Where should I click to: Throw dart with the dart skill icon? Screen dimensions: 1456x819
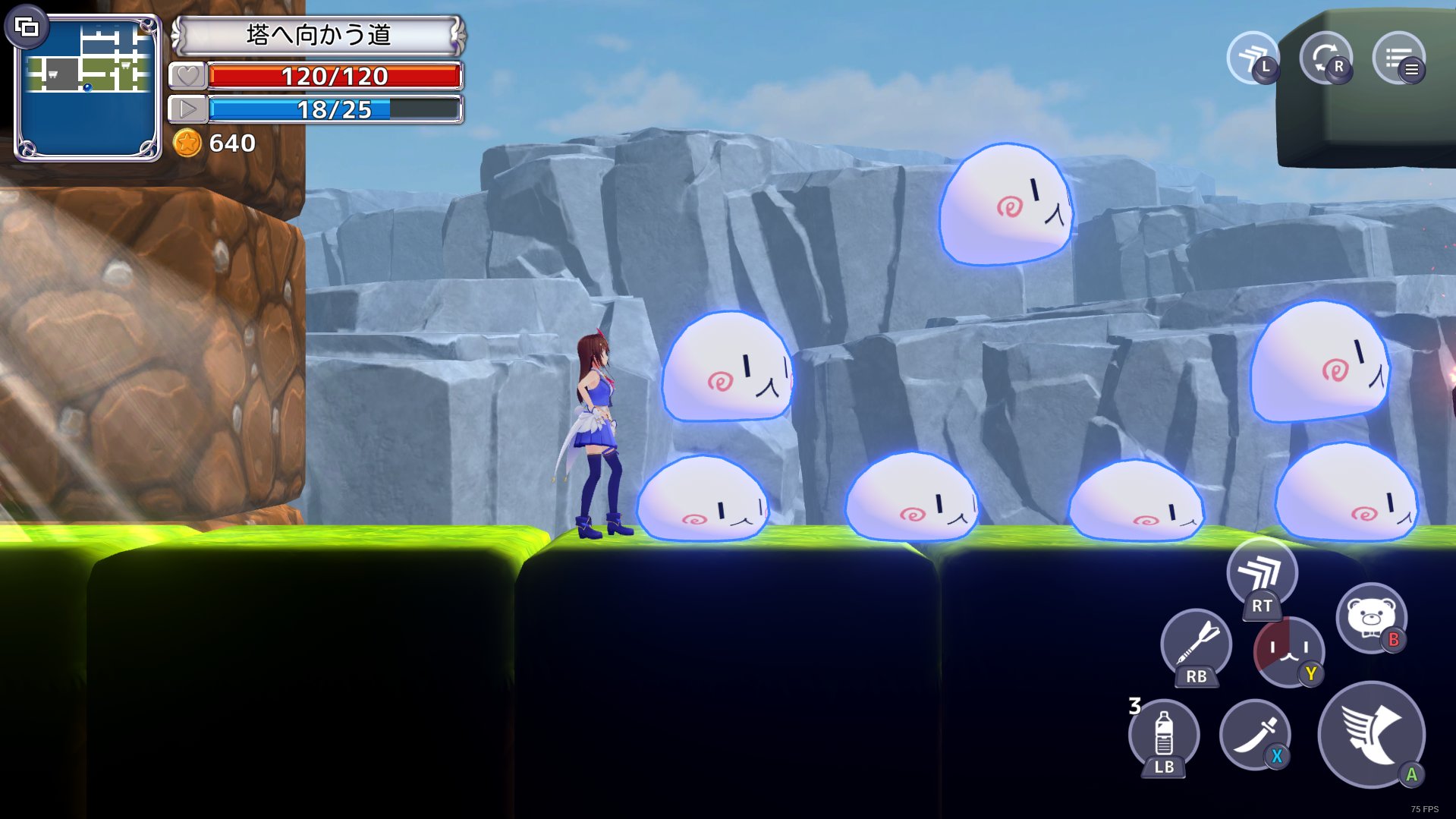click(1196, 645)
